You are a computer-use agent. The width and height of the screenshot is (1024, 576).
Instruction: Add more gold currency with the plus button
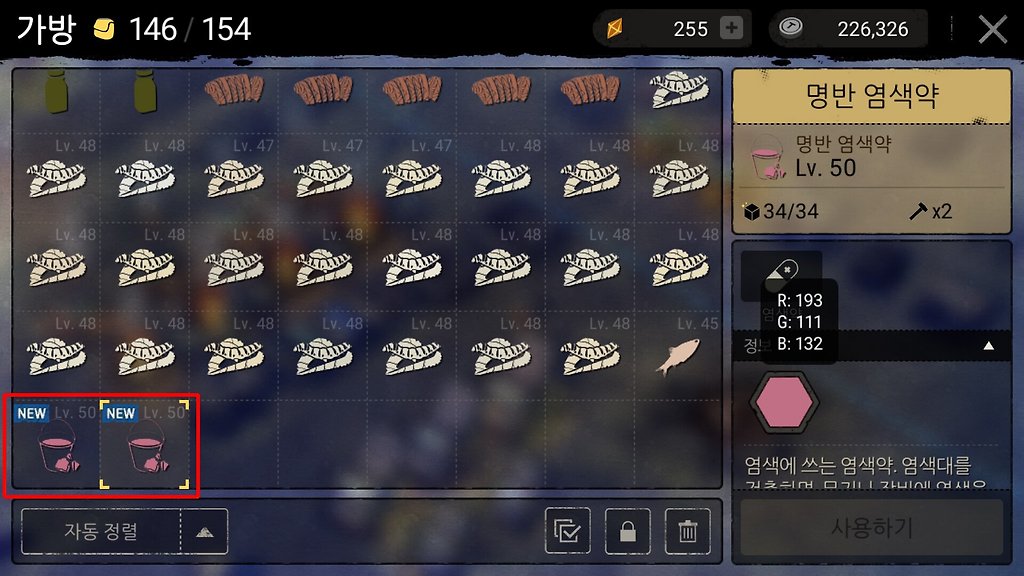[x=732, y=29]
